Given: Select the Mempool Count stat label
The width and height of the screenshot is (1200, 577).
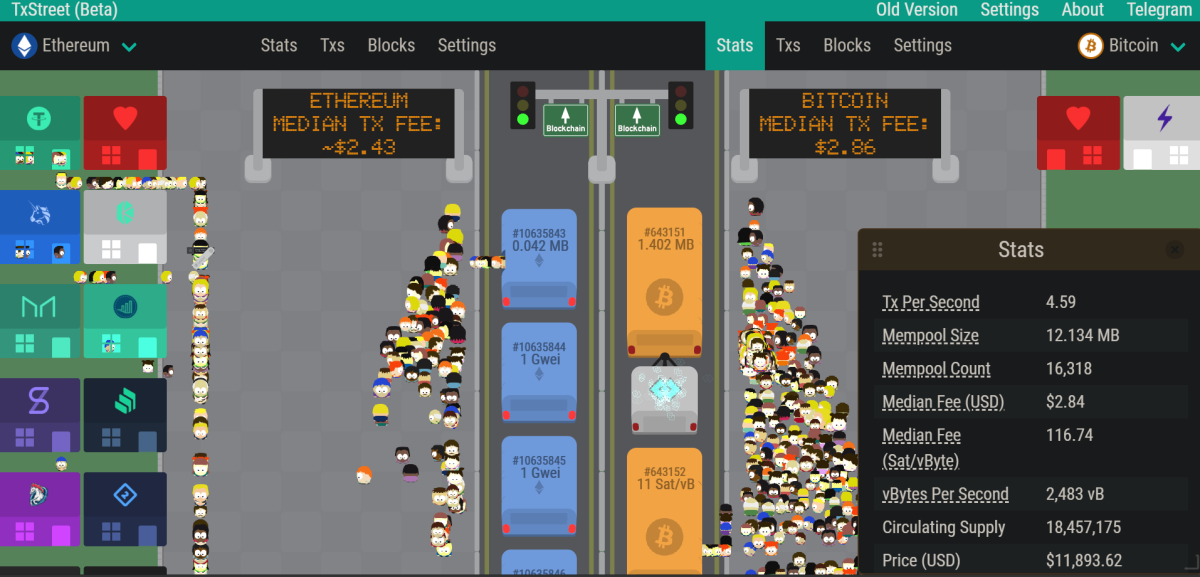Looking at the screenshot, I should 936,369.
